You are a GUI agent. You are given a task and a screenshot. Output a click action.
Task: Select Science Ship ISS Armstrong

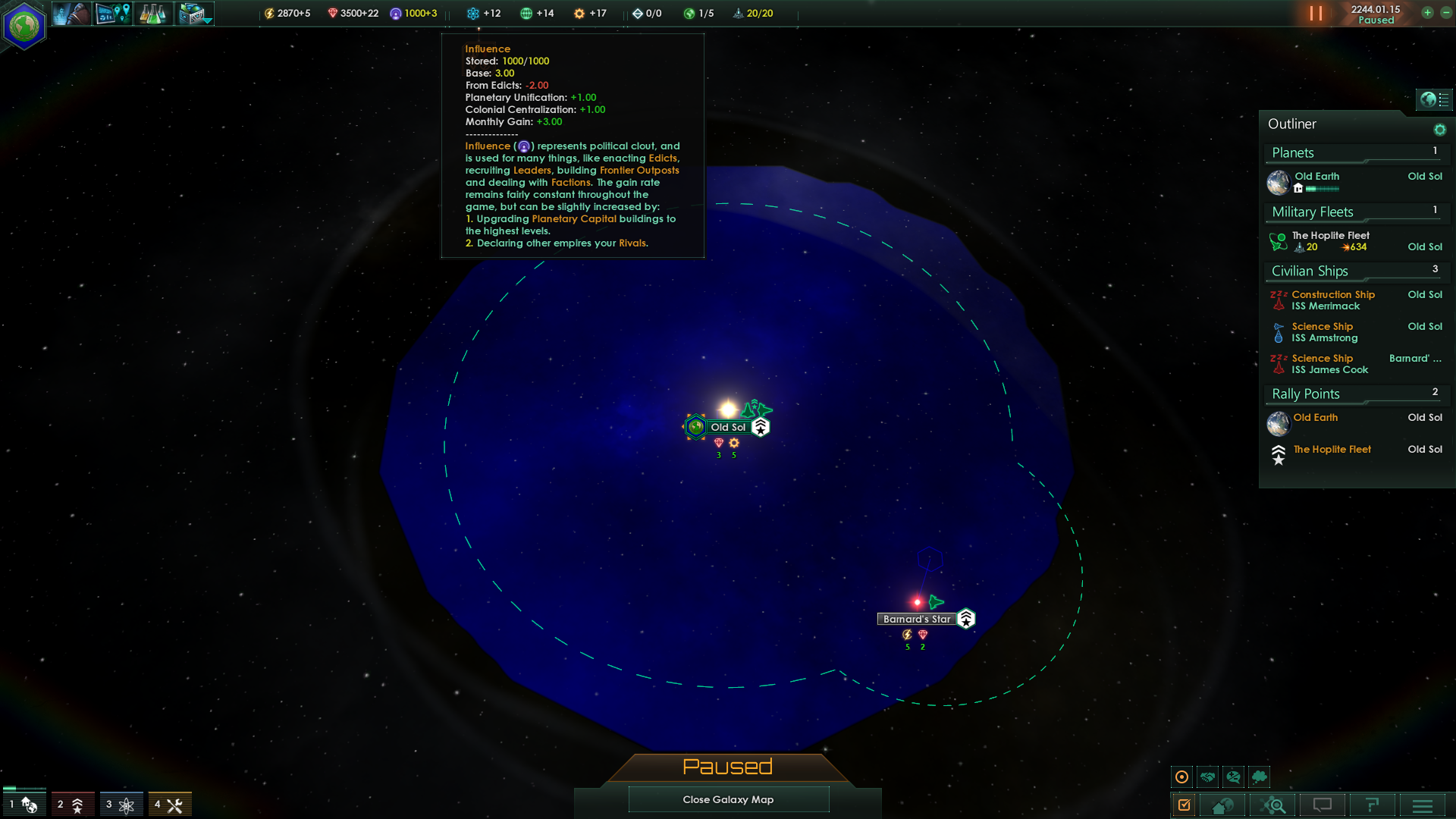[x=1324, y=332]
